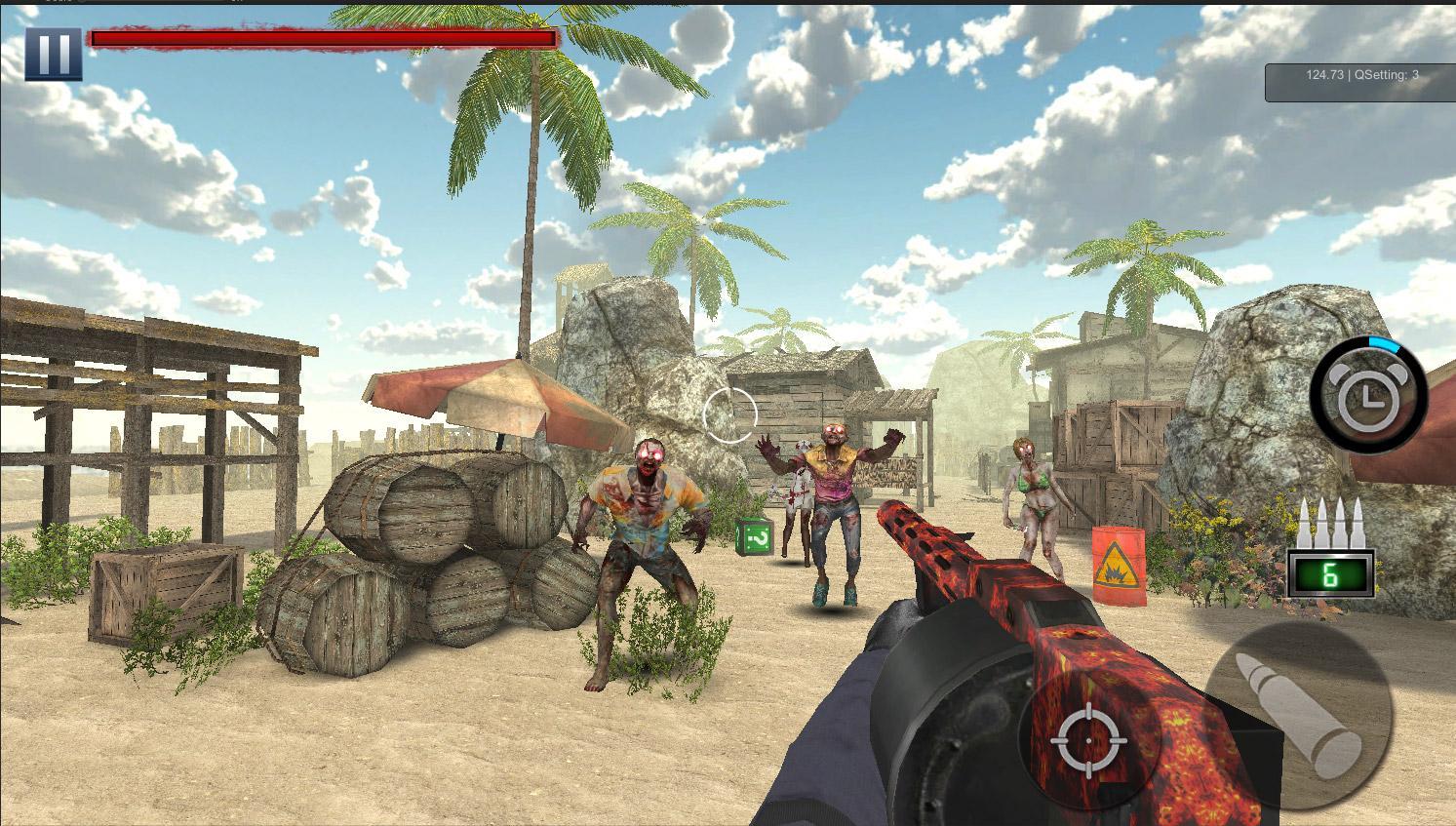Image resolution: width=1456 pixels, height=826 pixels.
Task: Toggle the crosshair aim button
Action: pyautogui.click(x=1089, y=740)
